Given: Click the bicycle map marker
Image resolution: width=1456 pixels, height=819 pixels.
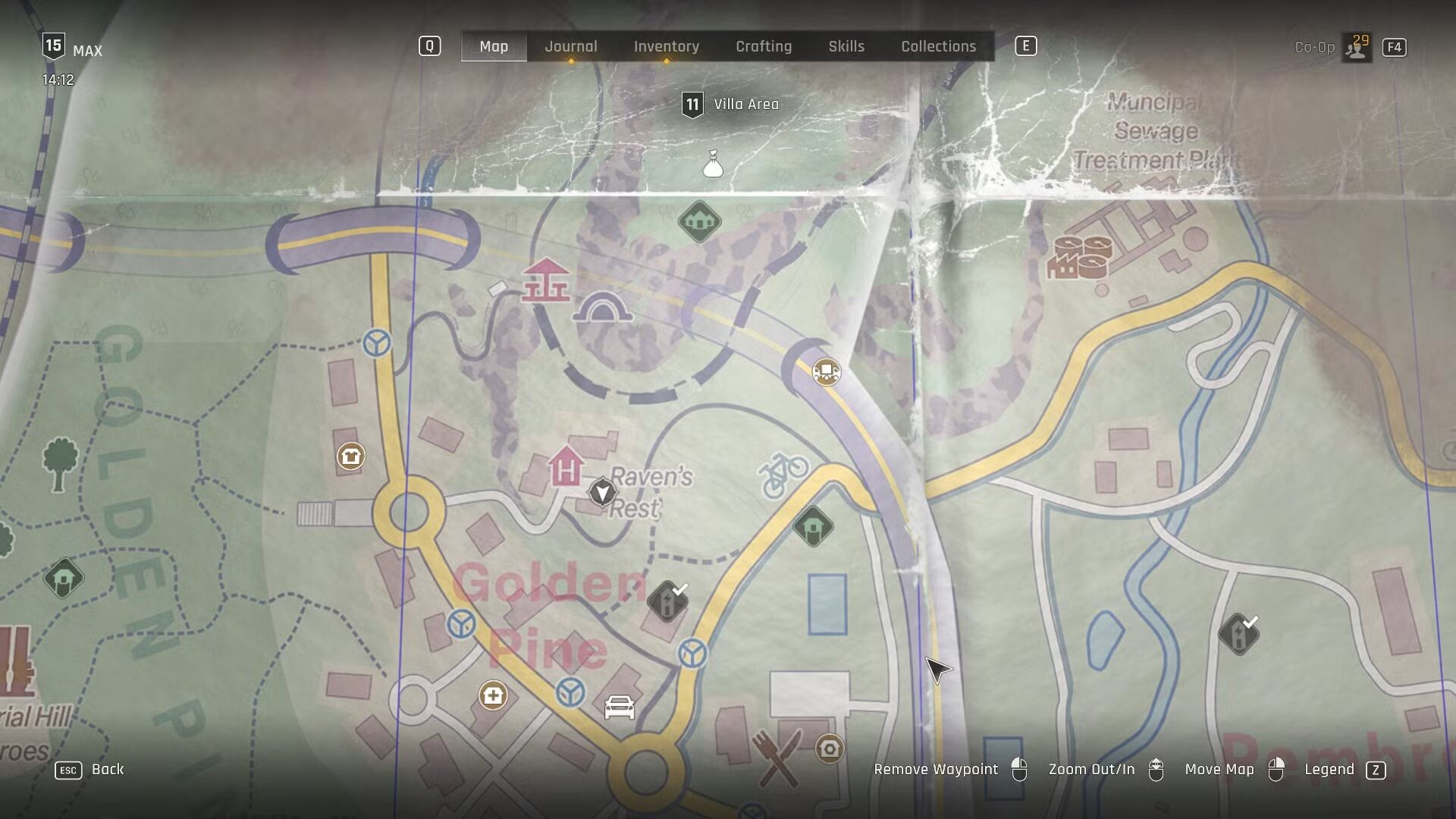Looking at the screenshot, I should pos(783,475).
